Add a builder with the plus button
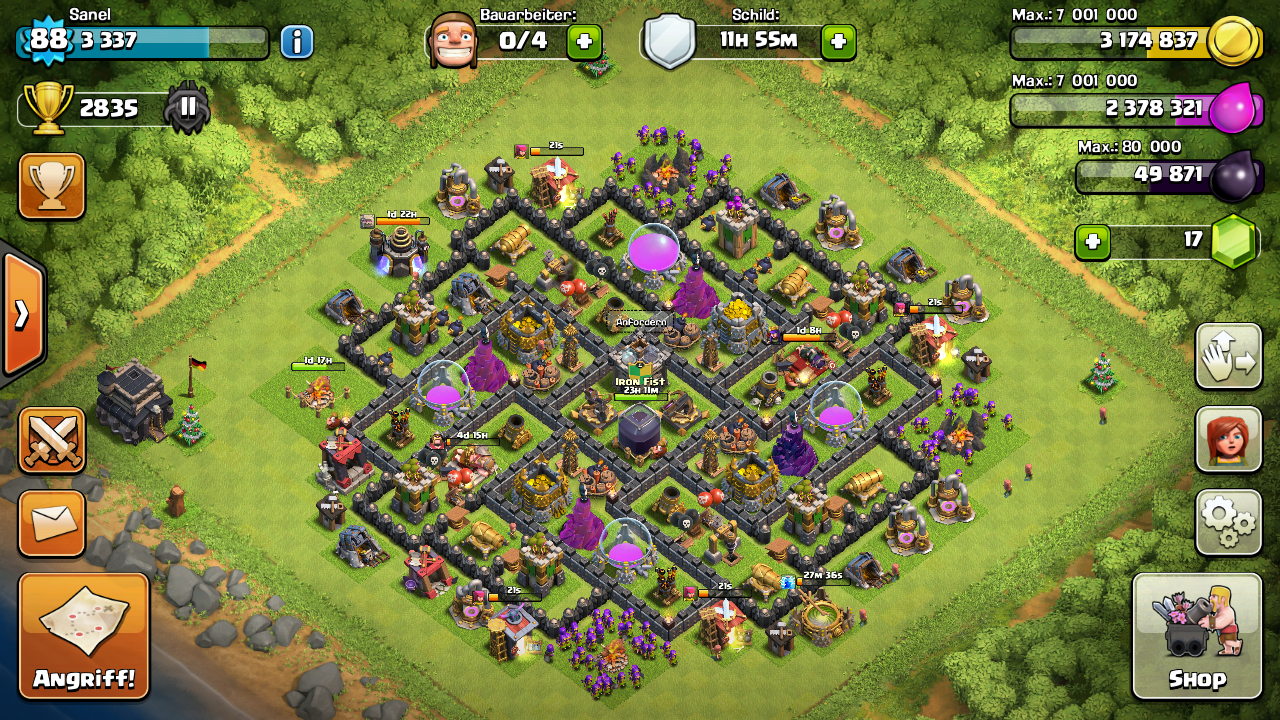This screenshot has width=1280, height=720. (x=584, y=42)
